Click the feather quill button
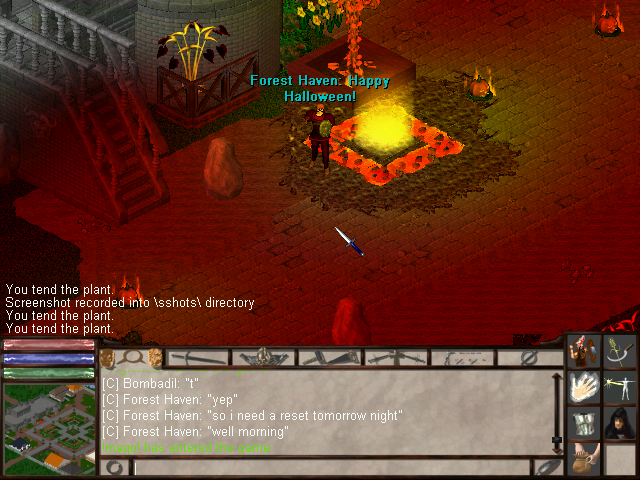Screen dimensions: 640x480 (x=549, y=467)
